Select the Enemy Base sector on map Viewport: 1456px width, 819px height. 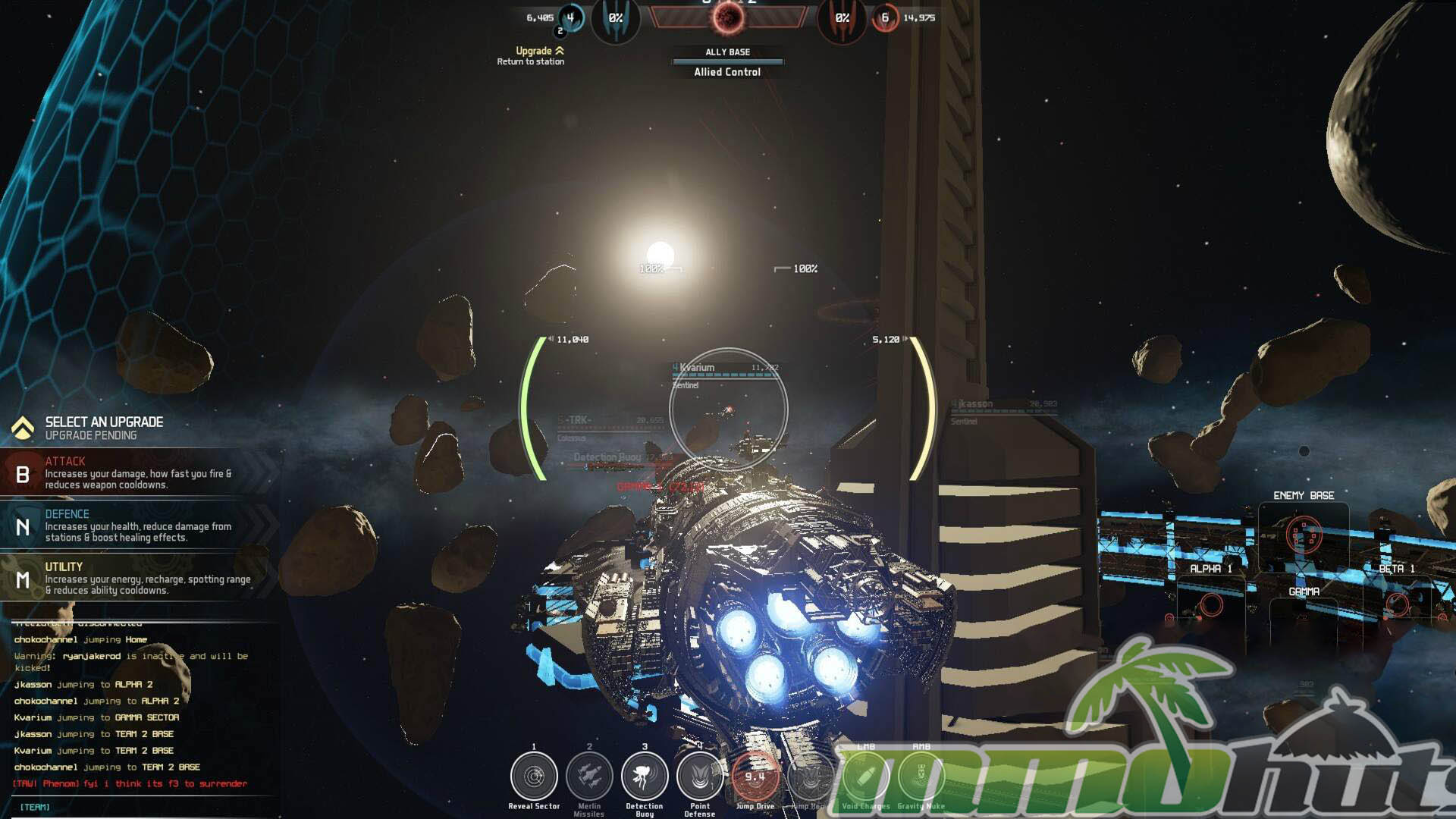pyautogui.click(x=1304, y=535)
